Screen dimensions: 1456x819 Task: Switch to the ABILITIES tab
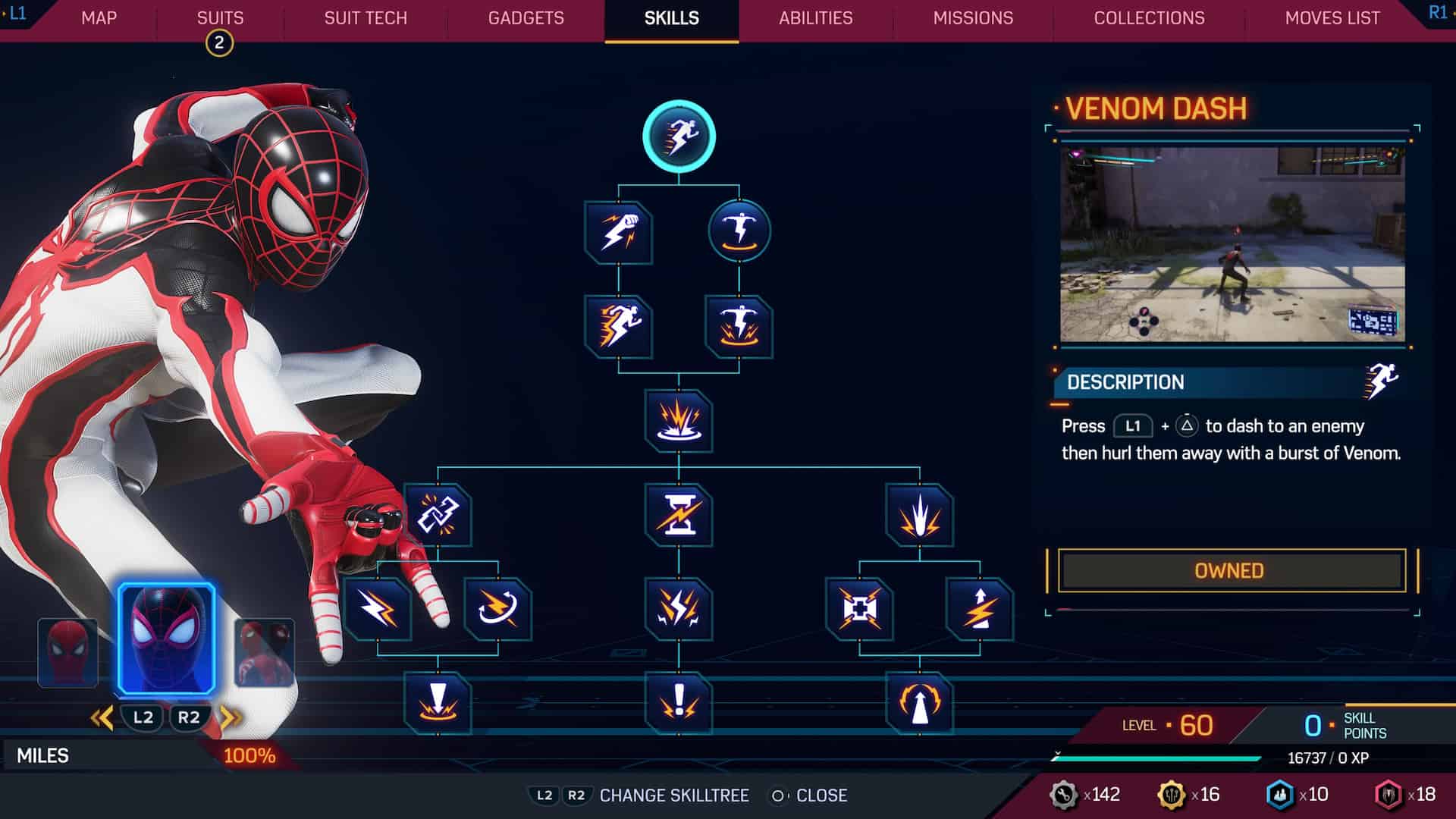[814, 18]
